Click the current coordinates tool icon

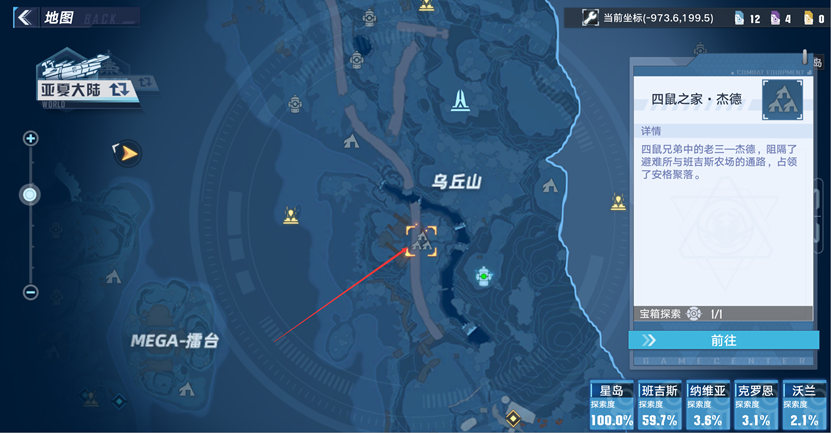(x=591, y=17)
